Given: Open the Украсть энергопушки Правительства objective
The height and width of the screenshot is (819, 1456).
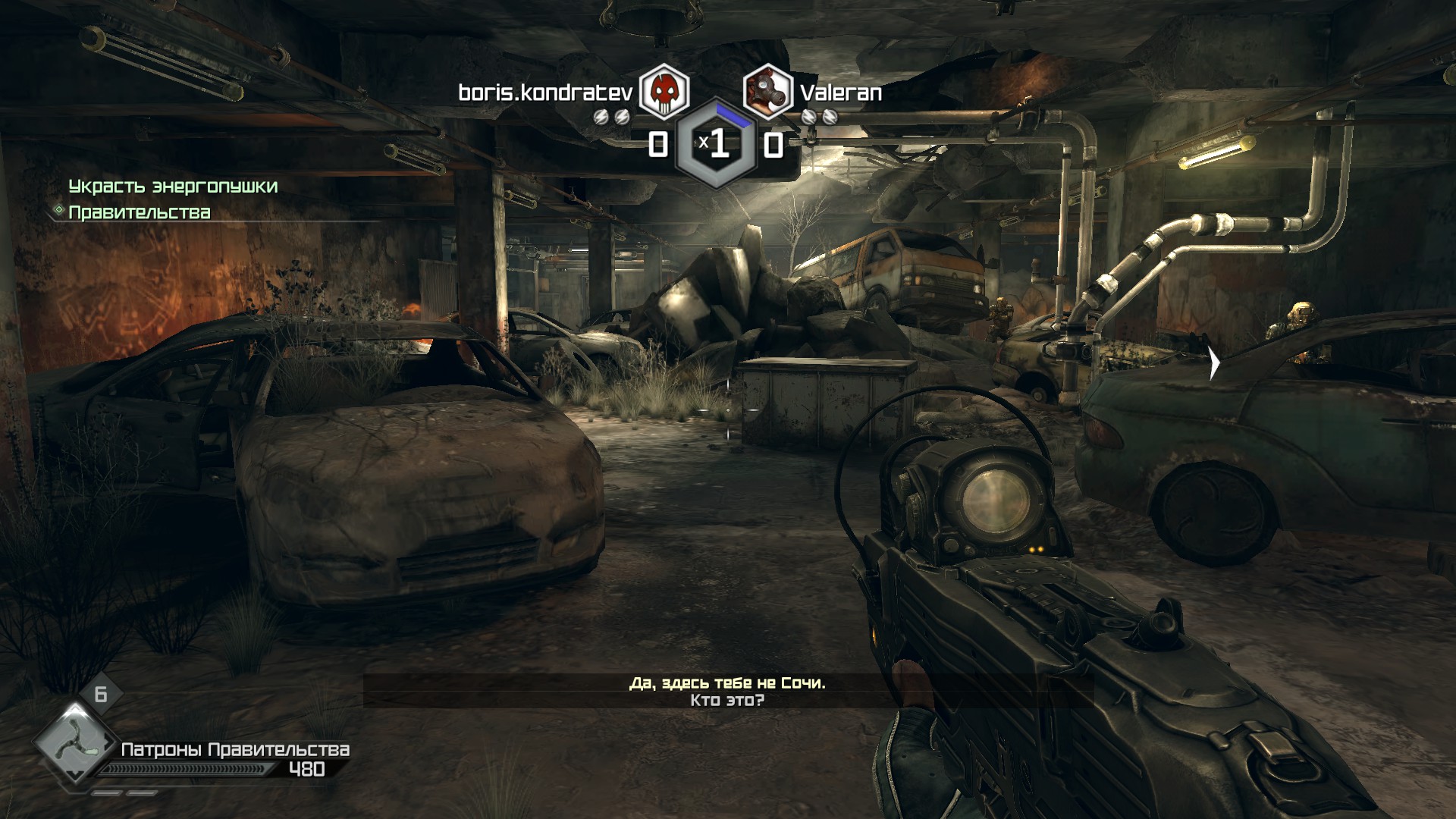Looking at the screenshot, I should [x=172, y=199].
